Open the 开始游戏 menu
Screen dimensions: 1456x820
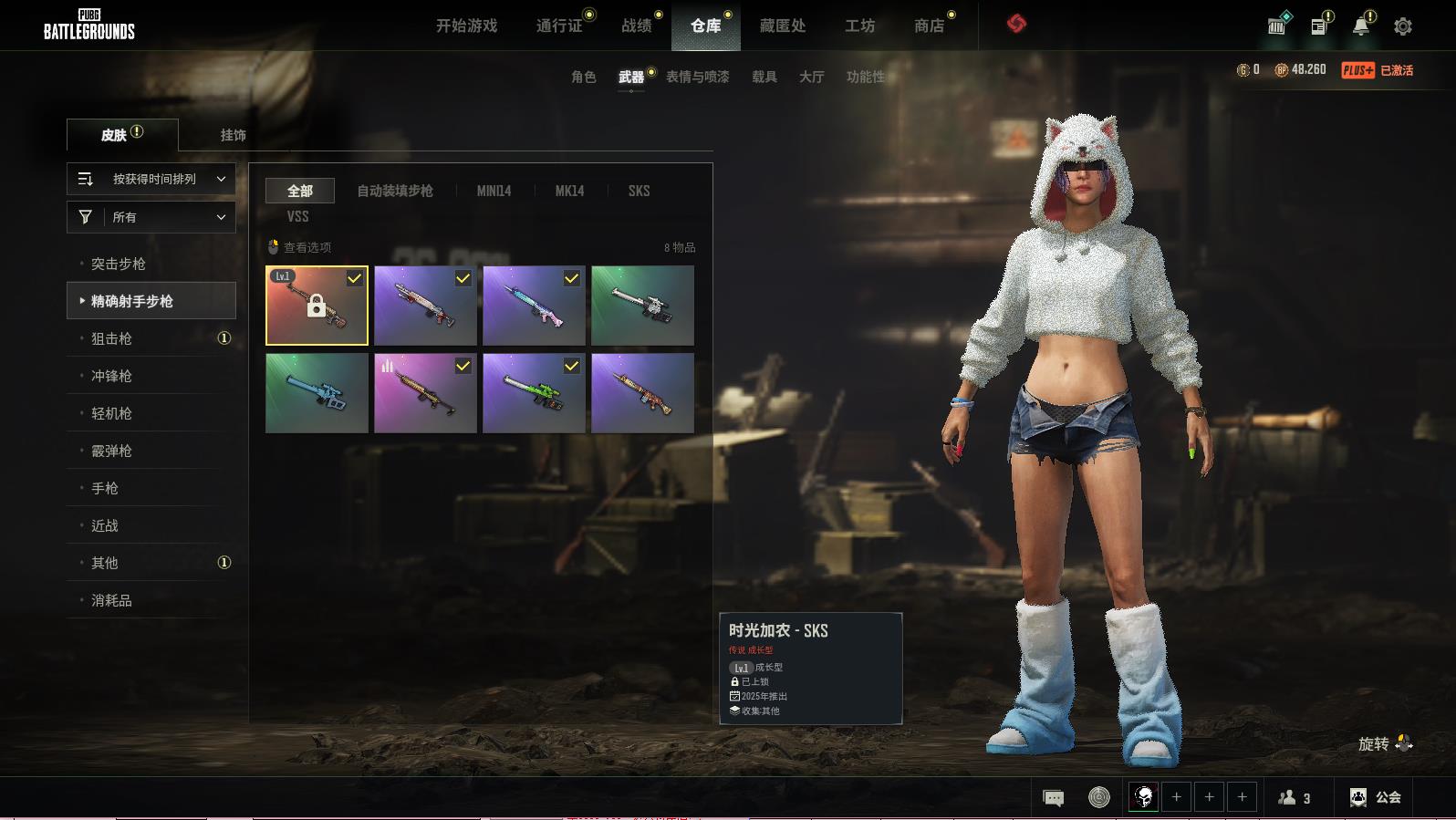click(466, 26)
